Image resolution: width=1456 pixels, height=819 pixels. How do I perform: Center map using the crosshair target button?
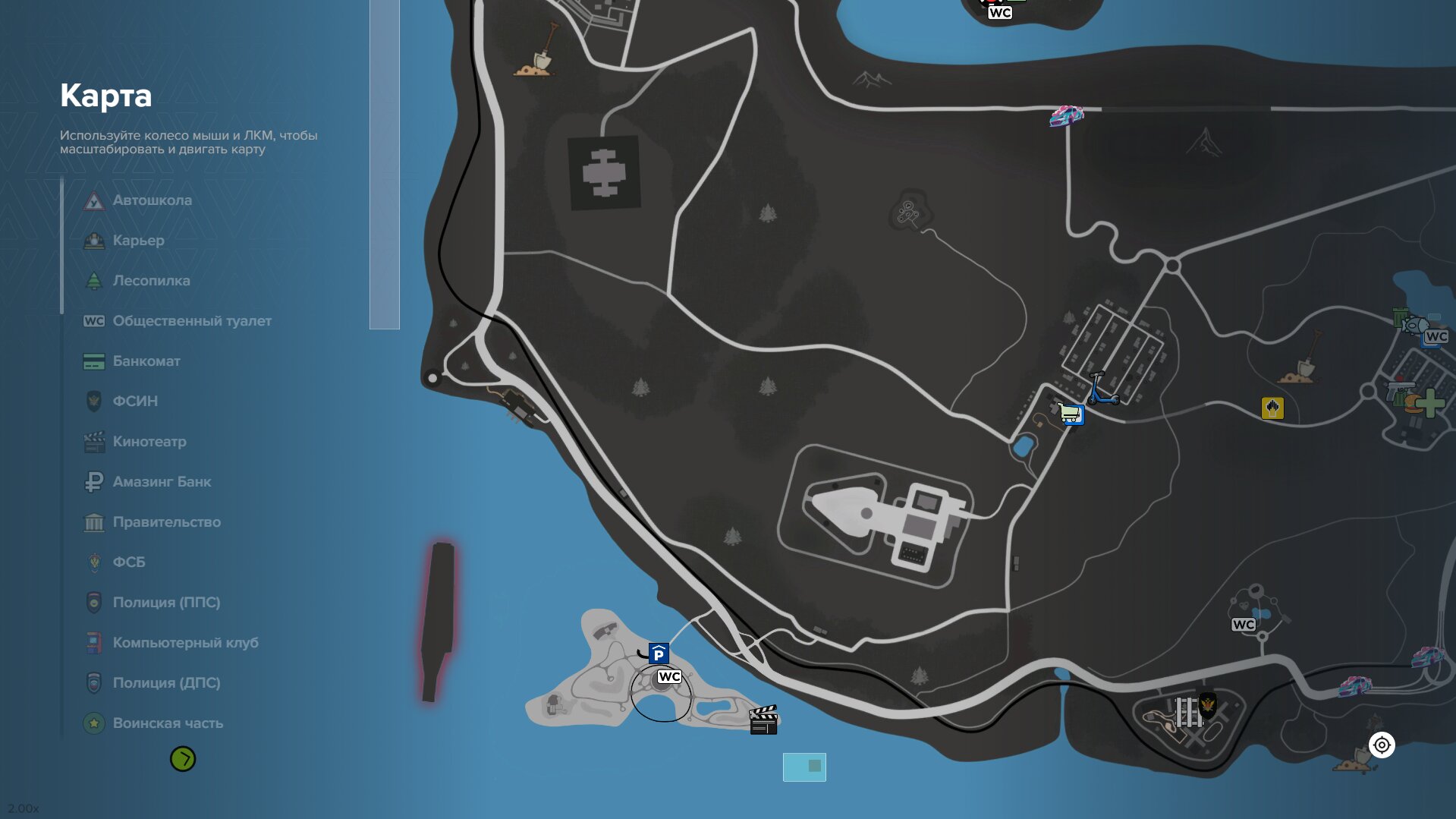1382,745
